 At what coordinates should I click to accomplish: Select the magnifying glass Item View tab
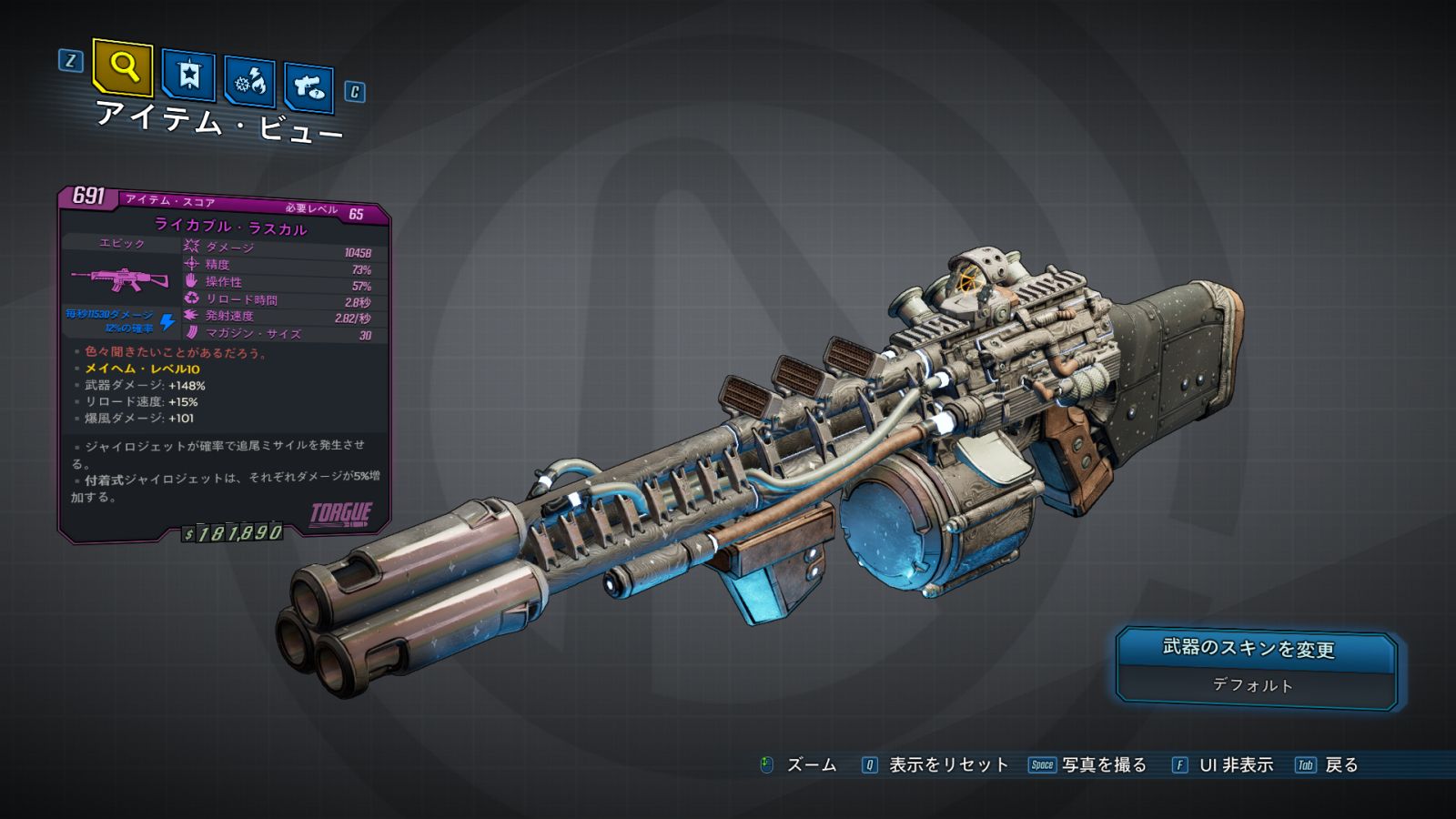(x=123, y=66)
